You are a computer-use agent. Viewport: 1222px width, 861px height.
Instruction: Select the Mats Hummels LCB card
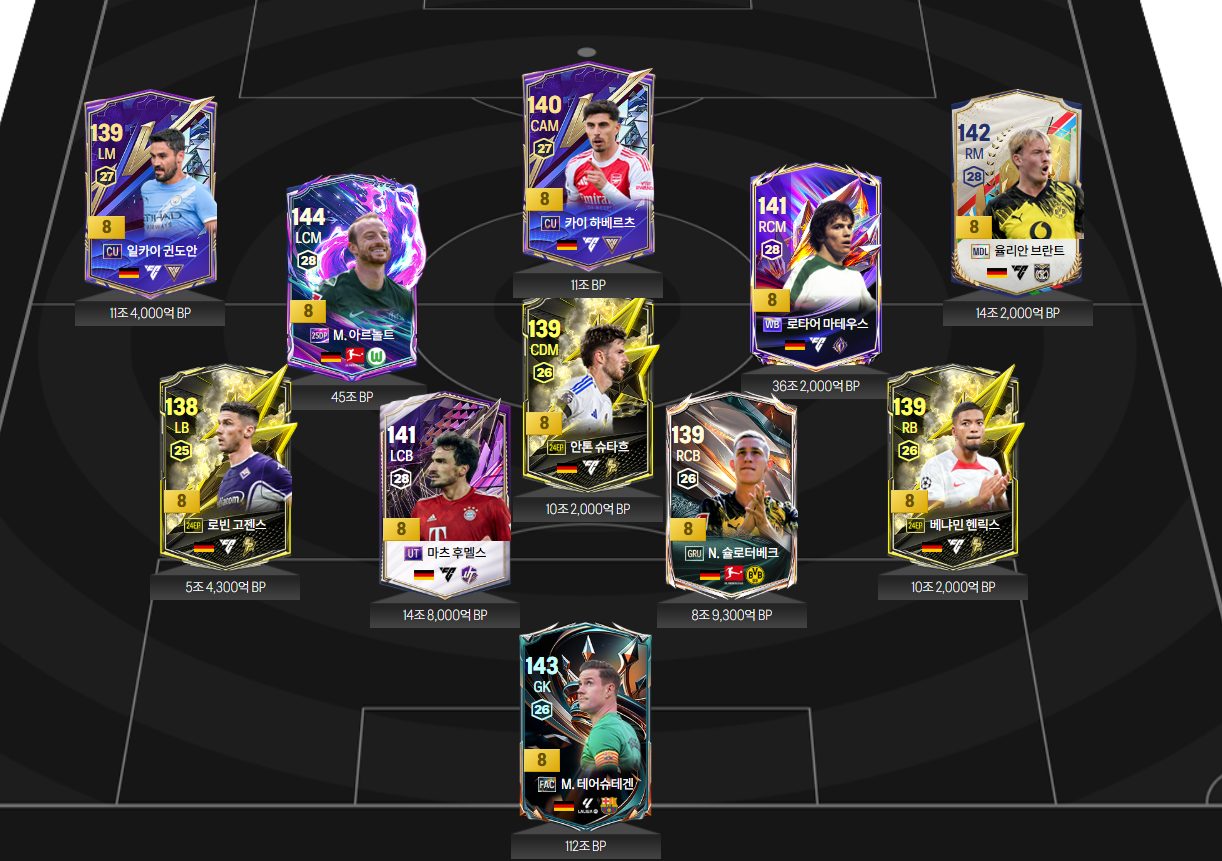445,495
